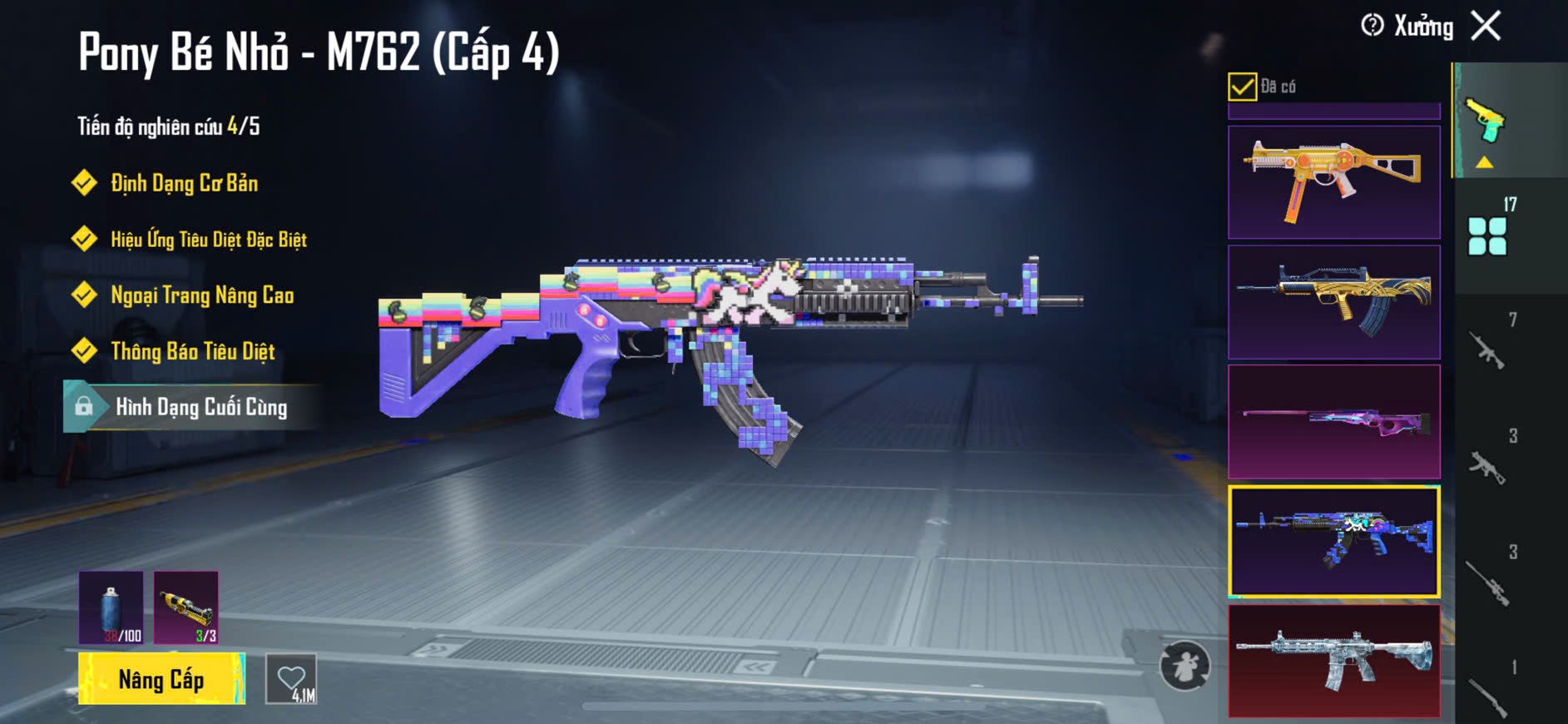This screenshot has width=1568, height=724.
Task: Open Thông Báo Tiêu Diệt stage
Action: (192, 351)
